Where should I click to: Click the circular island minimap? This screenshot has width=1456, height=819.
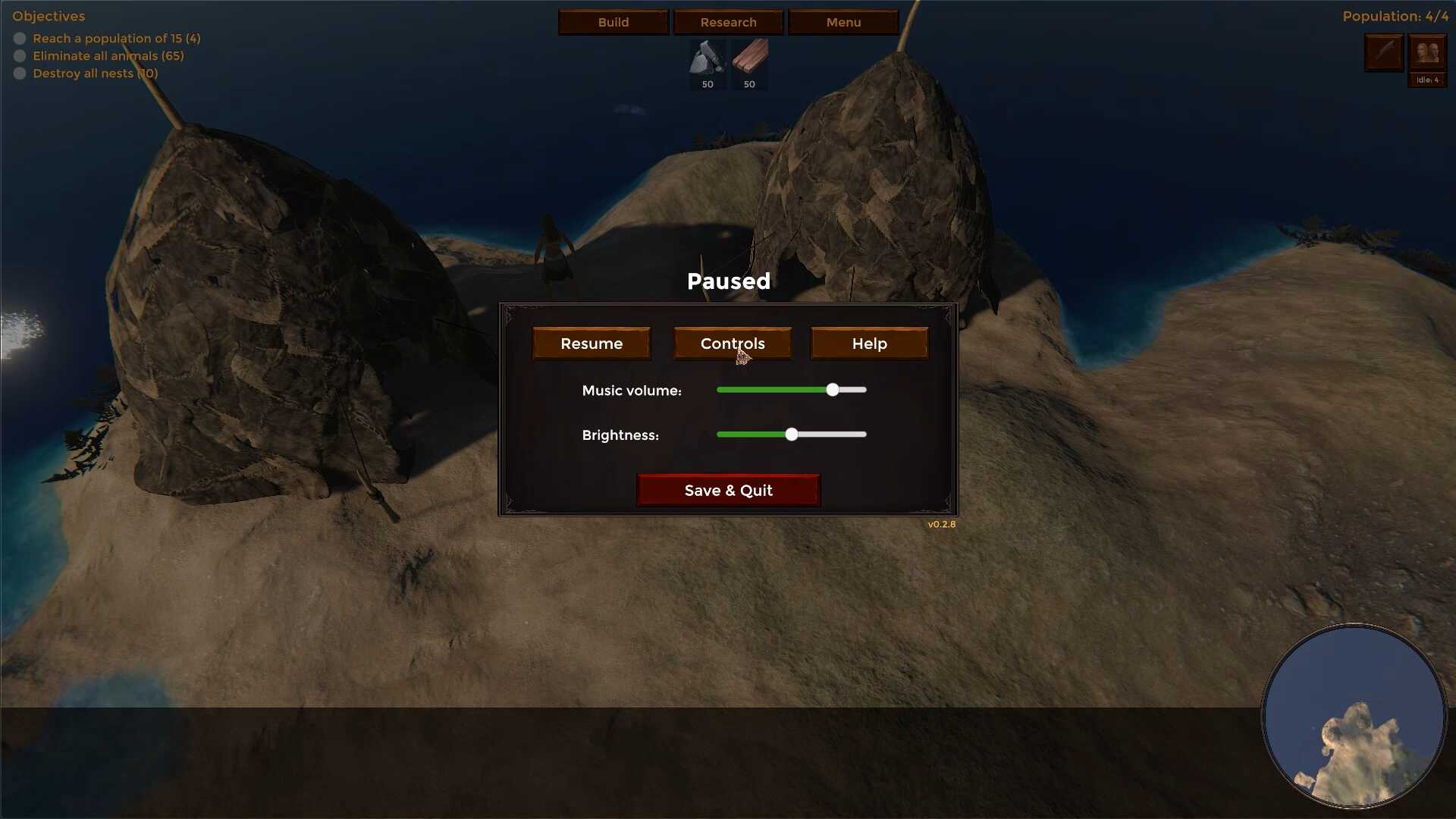pos(1354,716)
